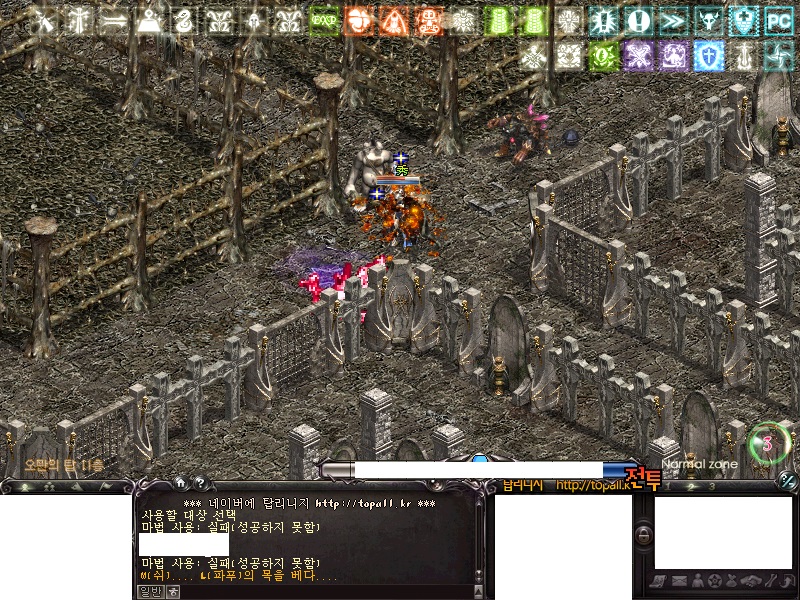Open the home button above chat
Viewport: 800px width, 600px height.
pos(181,482)
